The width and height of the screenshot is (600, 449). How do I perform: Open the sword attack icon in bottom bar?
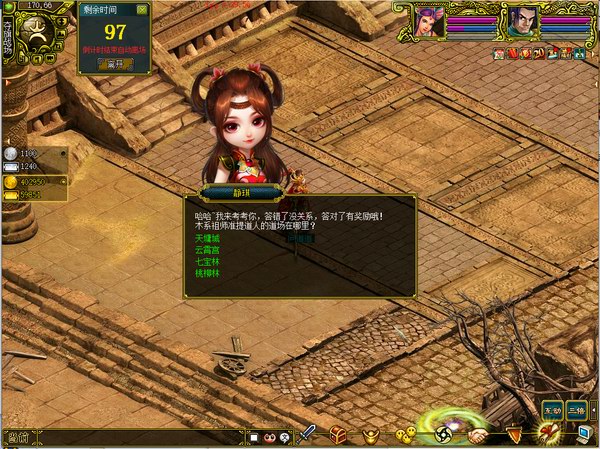pyautogui.click(x=308, y=434)
